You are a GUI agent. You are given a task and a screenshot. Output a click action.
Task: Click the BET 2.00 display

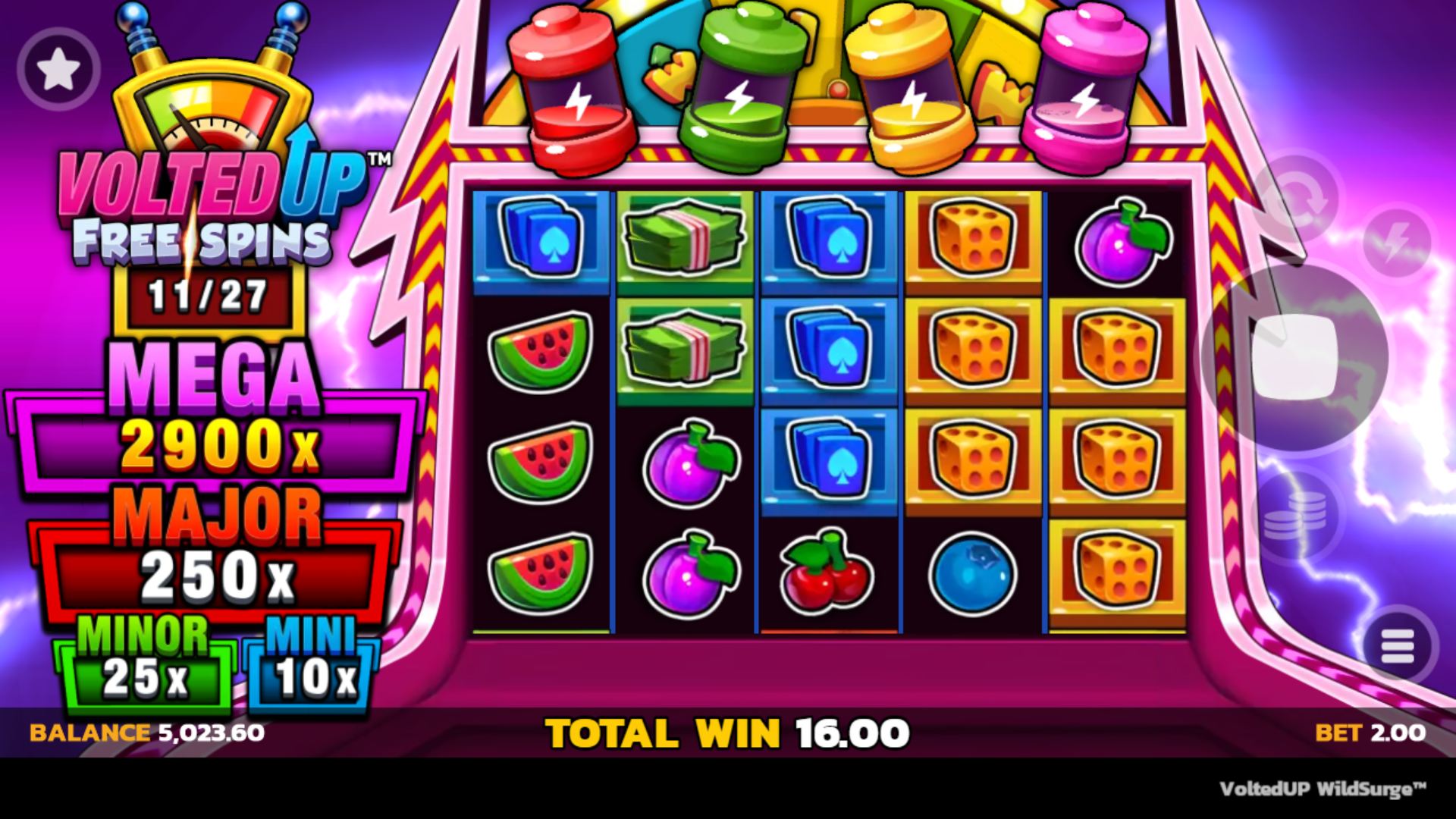1373,732
